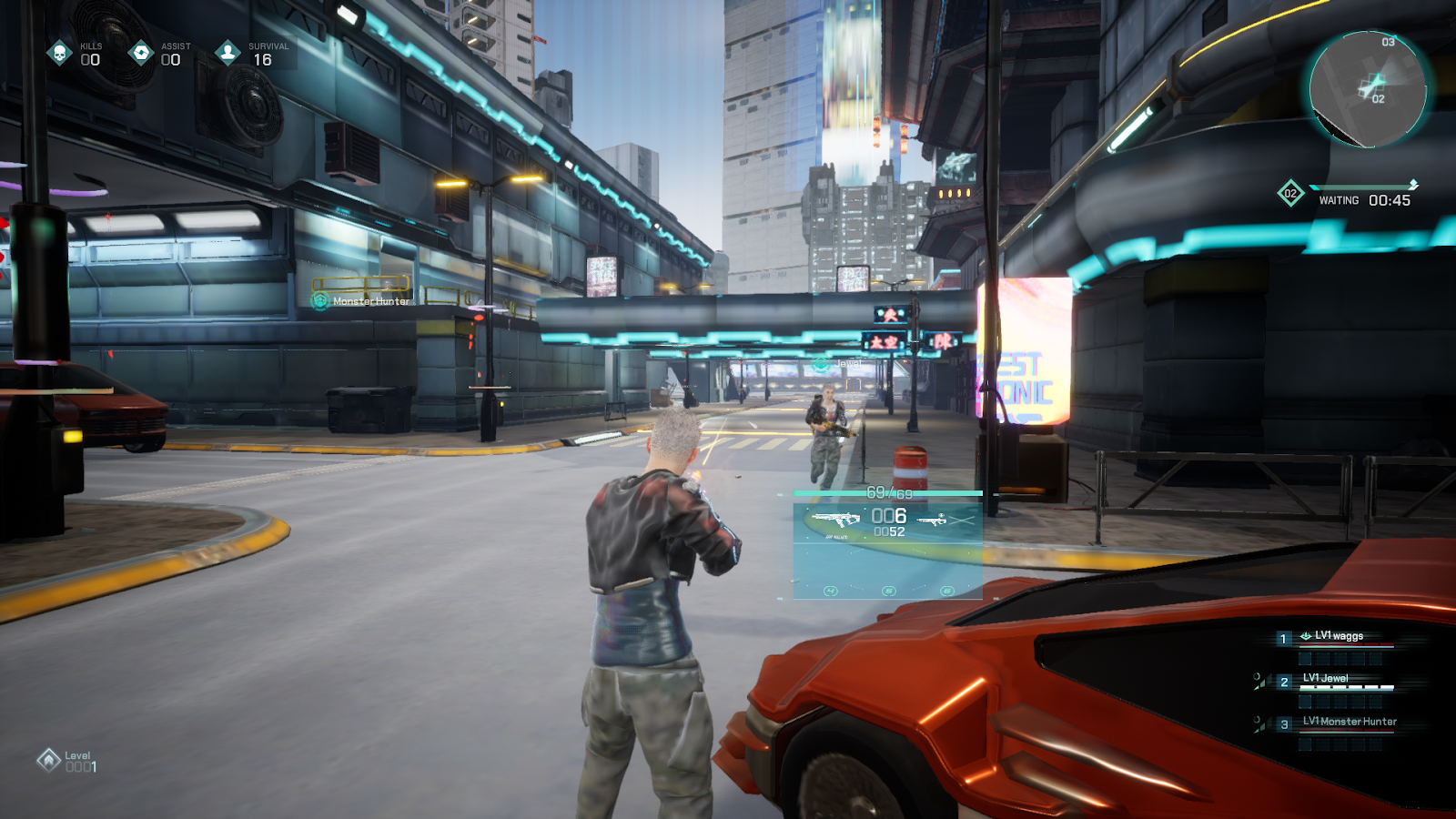Click the Survival players icon
Image resolution: width=1456 pixels, height=819 pixels.
pyautogui.click(x=227, y=53)
